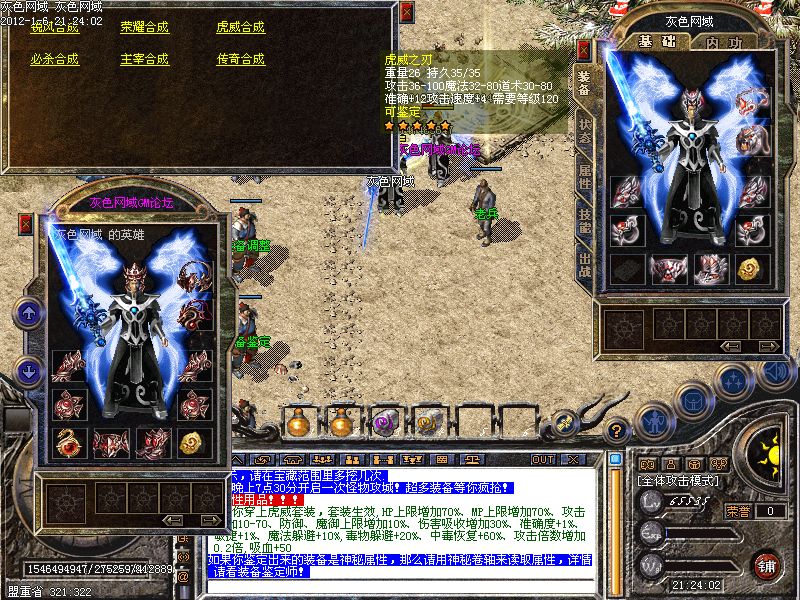
Task: Open the round 铺 shop button
Action: tap(766, 565)
